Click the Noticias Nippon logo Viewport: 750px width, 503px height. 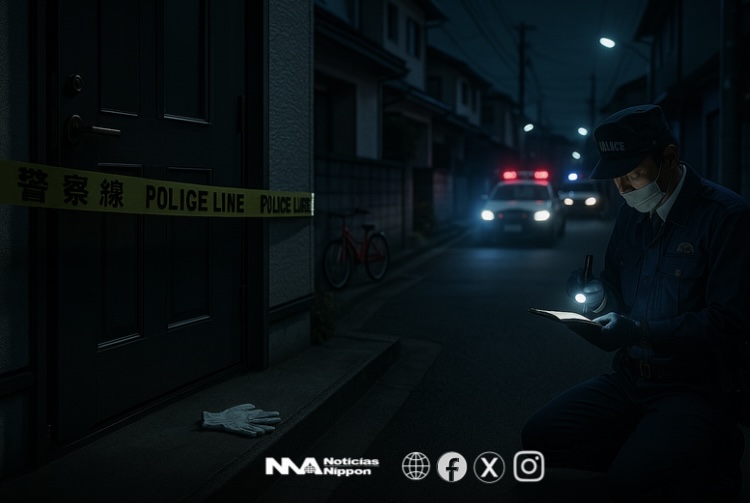321,466
